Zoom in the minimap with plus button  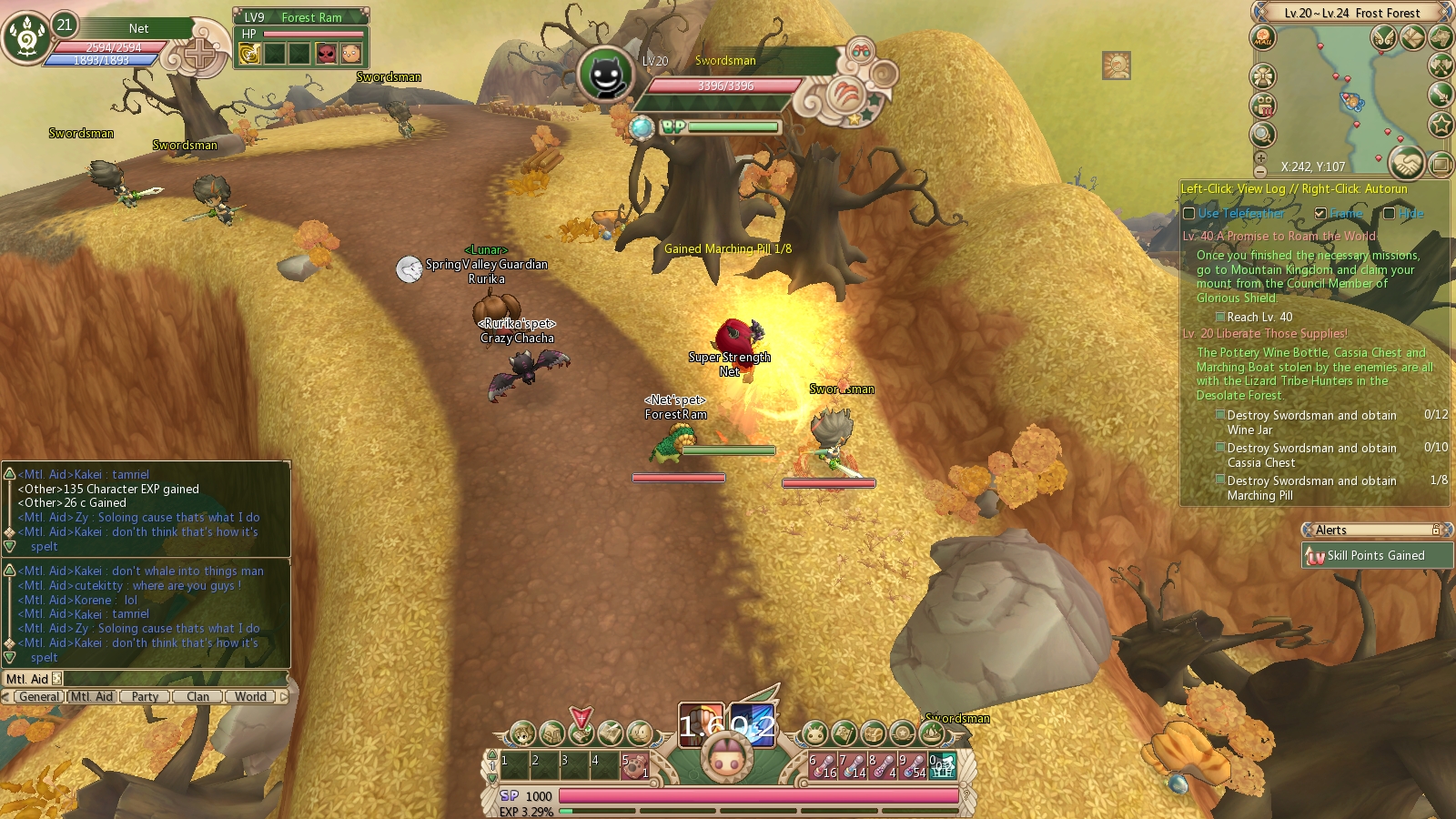[1260, 158]
